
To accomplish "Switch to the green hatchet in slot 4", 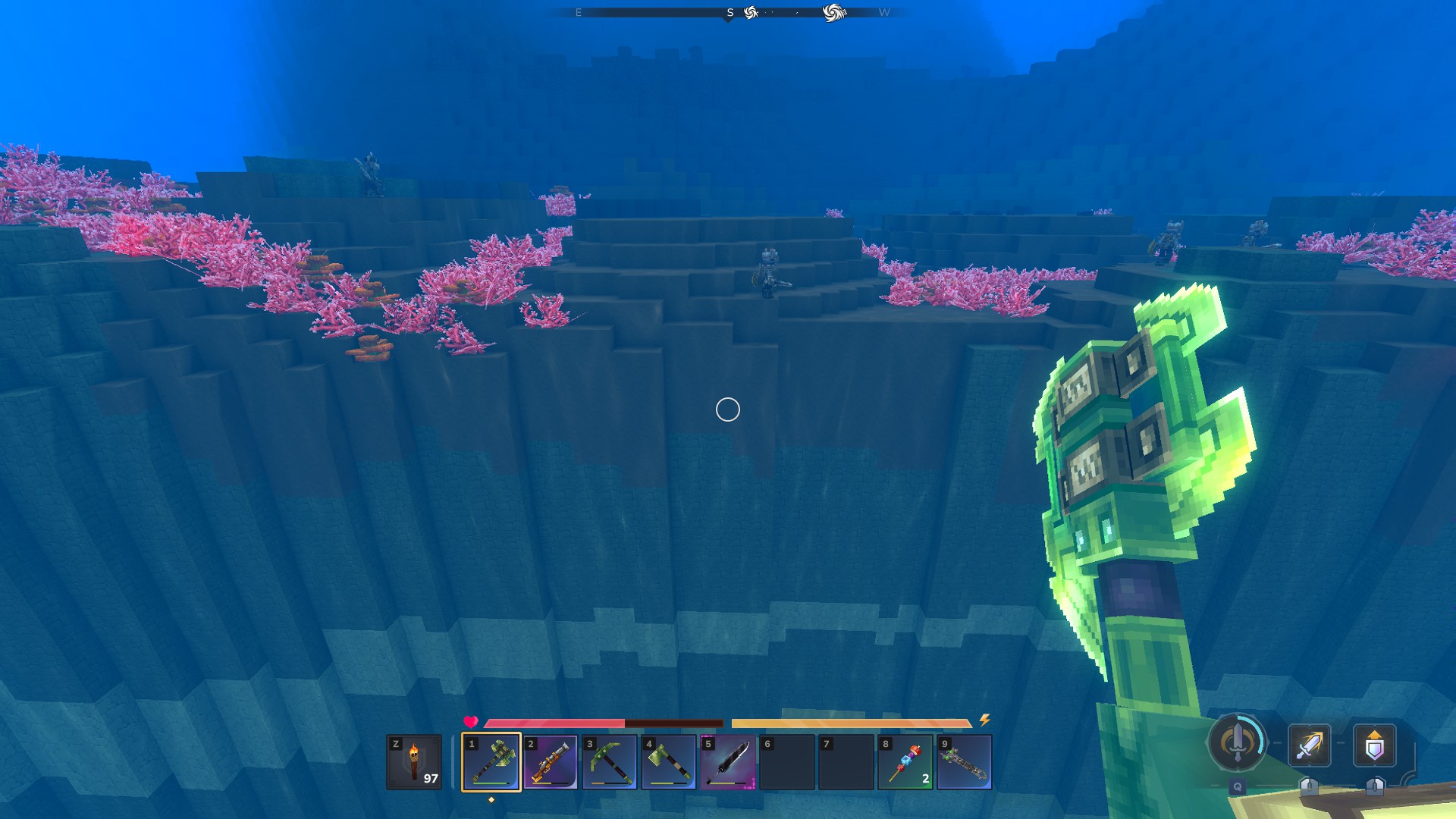I will 669,761.
